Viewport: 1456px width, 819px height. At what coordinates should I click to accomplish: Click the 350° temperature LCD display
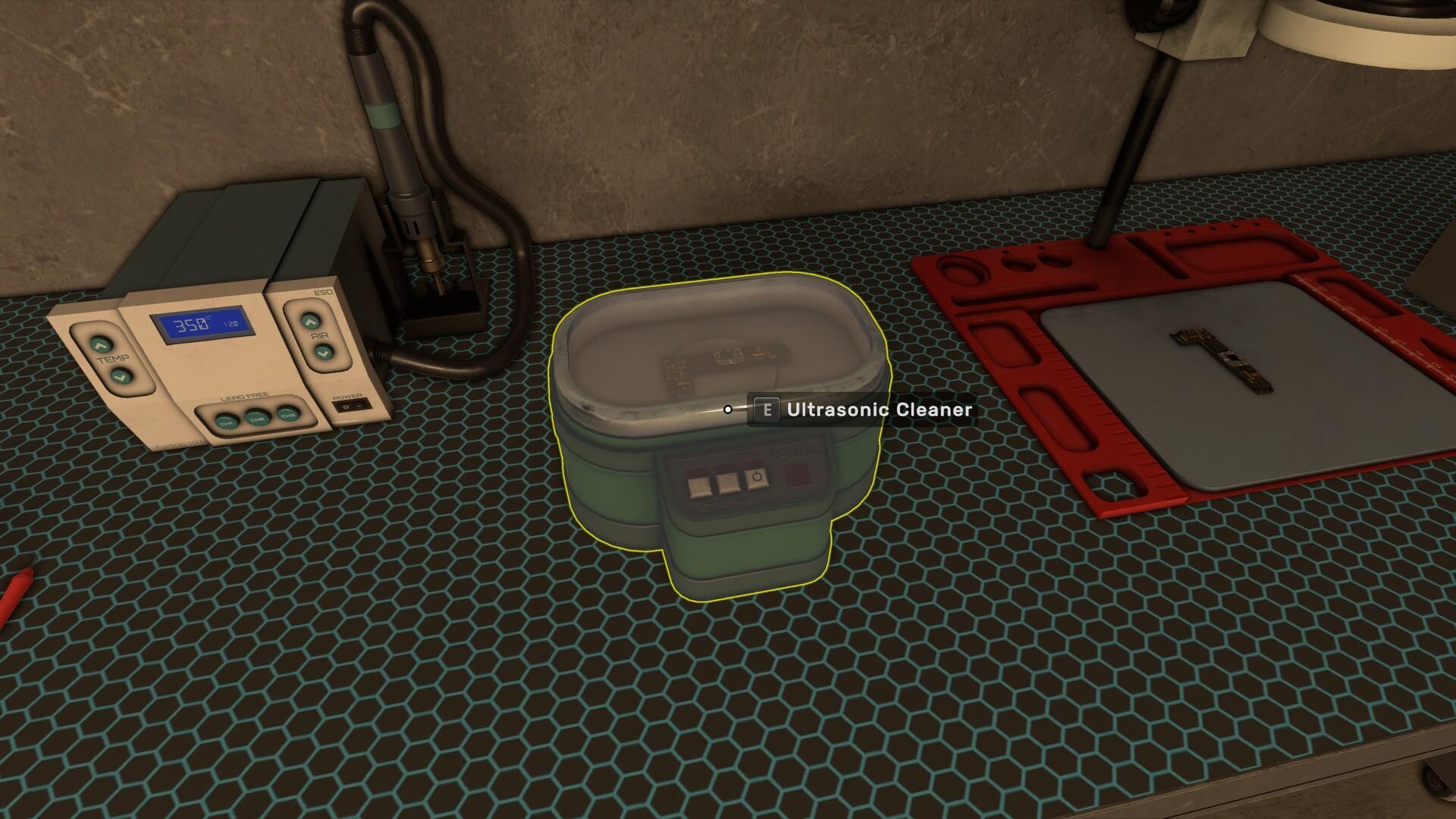(x=203, y=325)
